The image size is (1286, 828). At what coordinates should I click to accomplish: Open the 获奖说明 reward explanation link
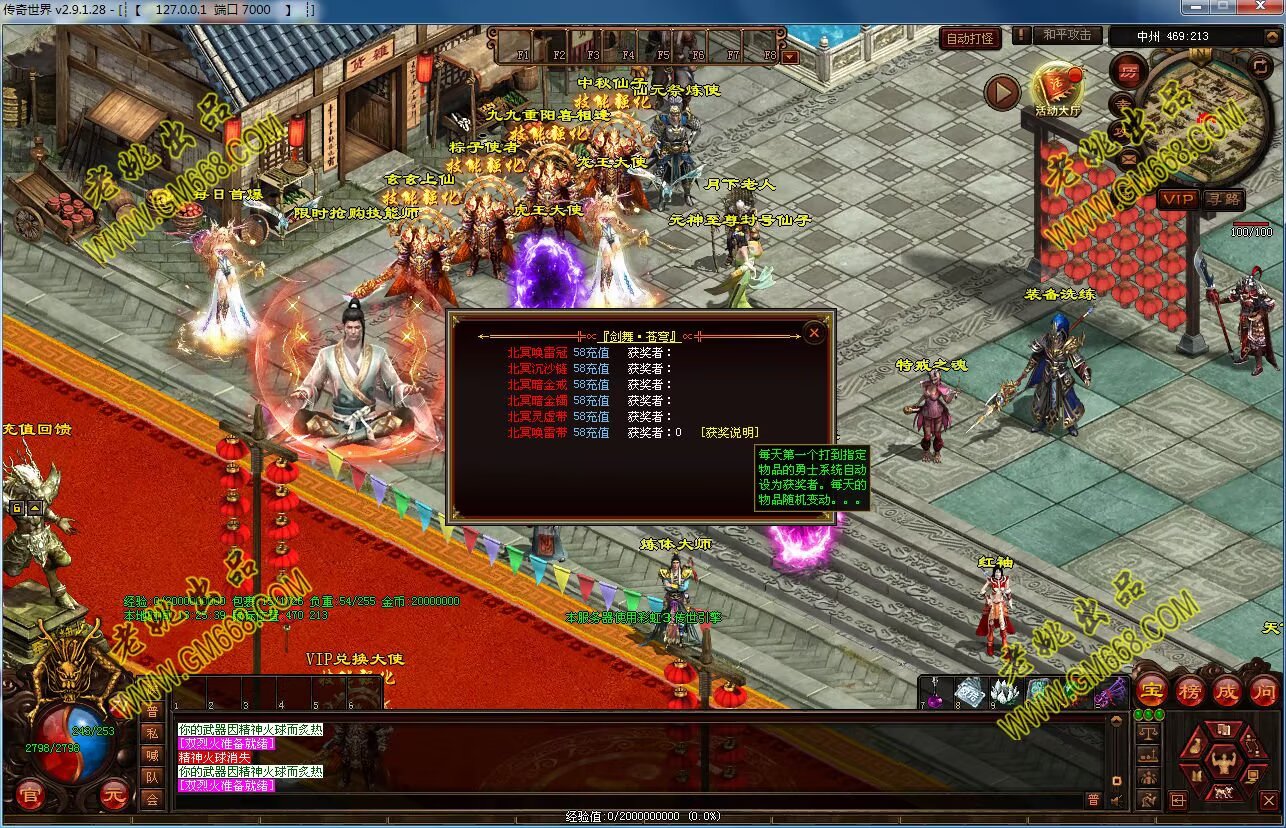tap(729, 433)
